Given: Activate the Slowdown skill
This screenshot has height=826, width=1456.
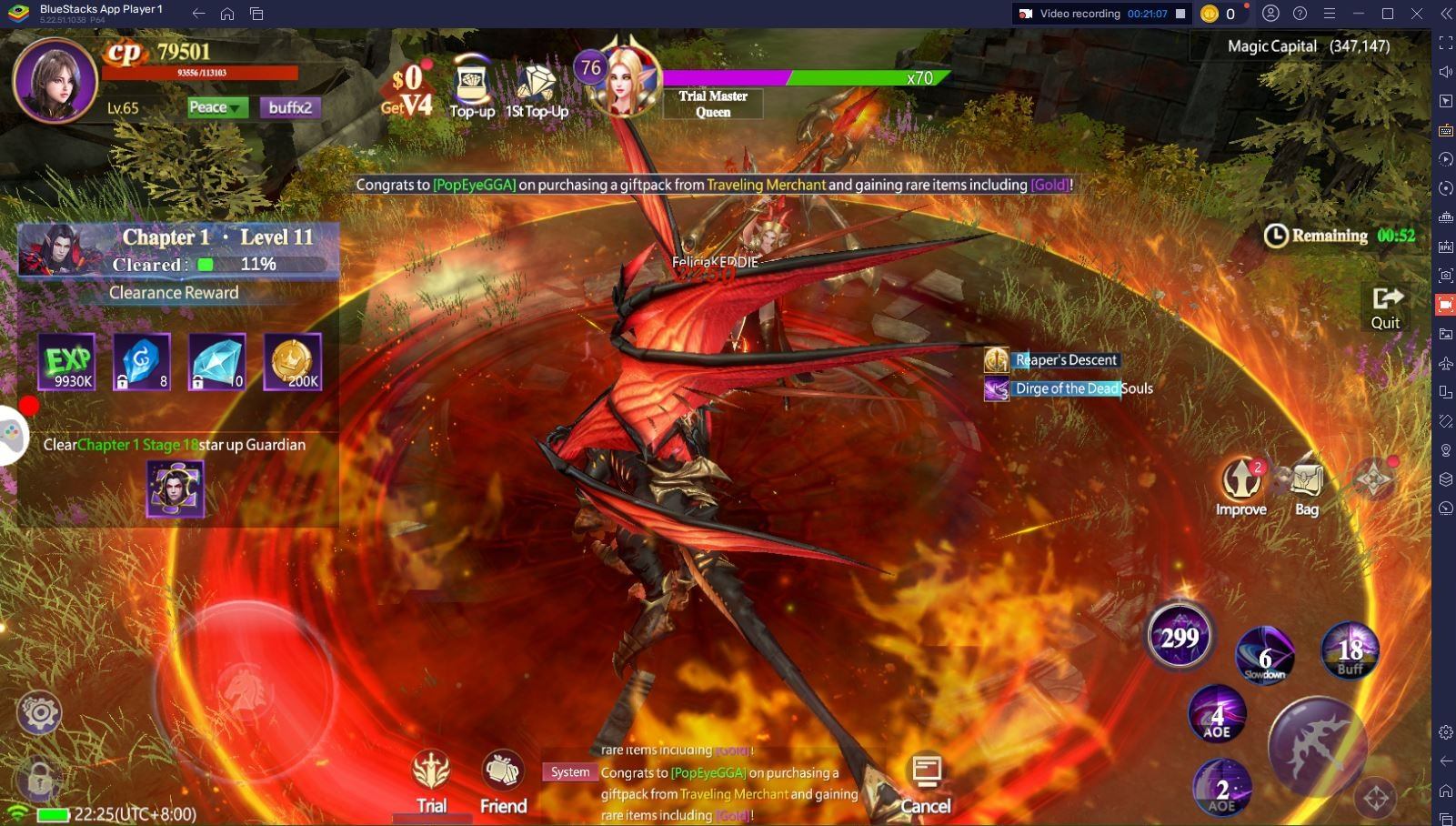Looking at the screenshot, I should point(1265,654).
